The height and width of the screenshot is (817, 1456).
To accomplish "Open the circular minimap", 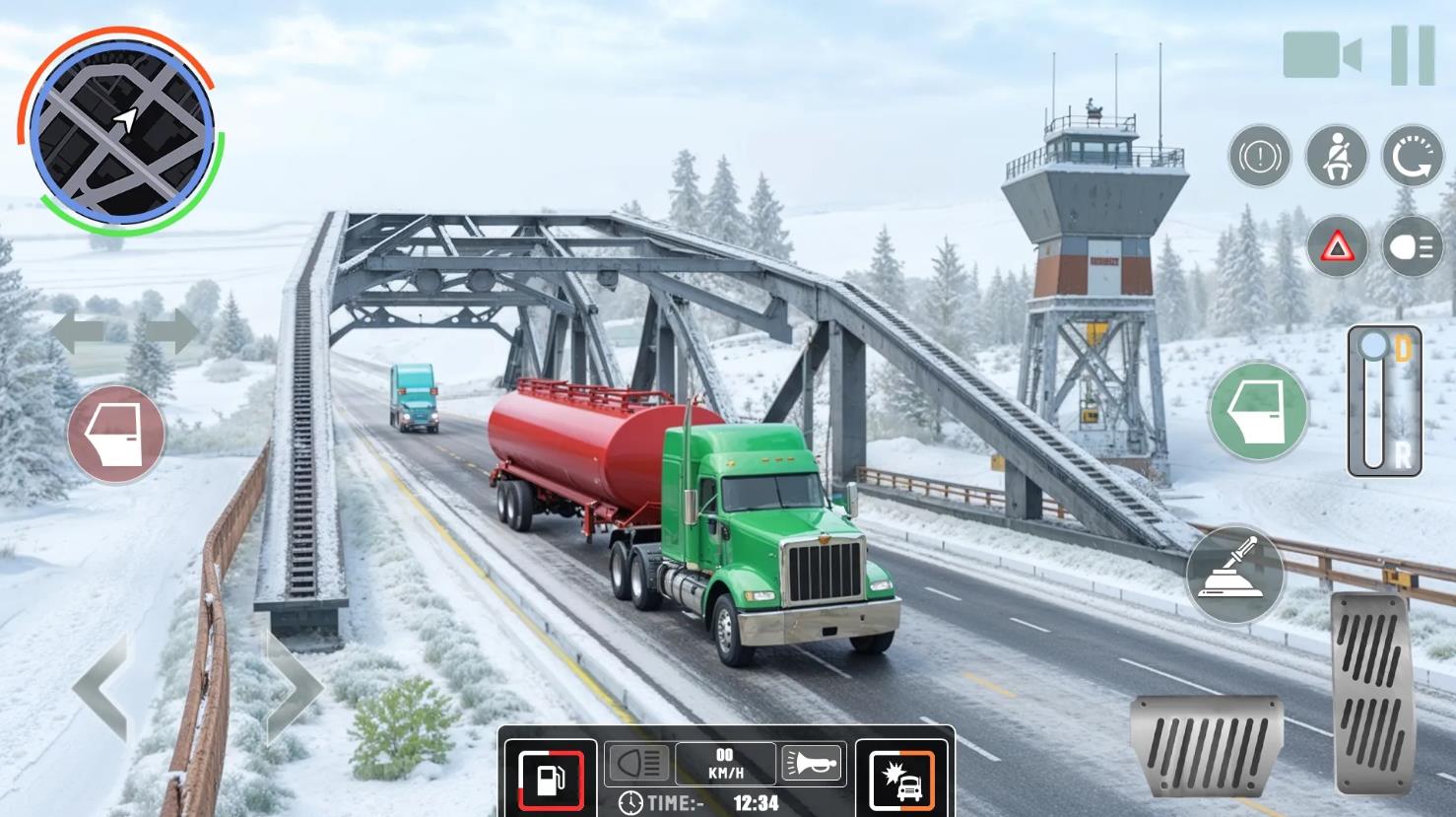I will [x=120, y=131].
